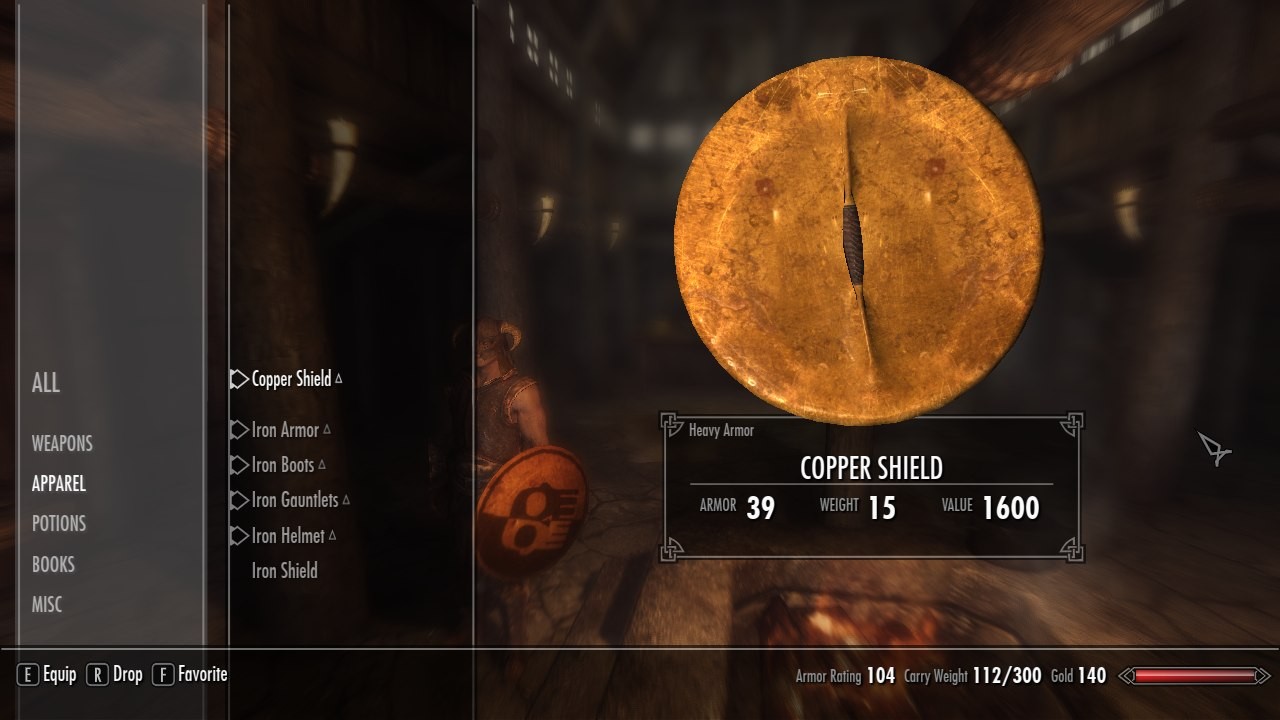Open the Potions category

point(59,524)
